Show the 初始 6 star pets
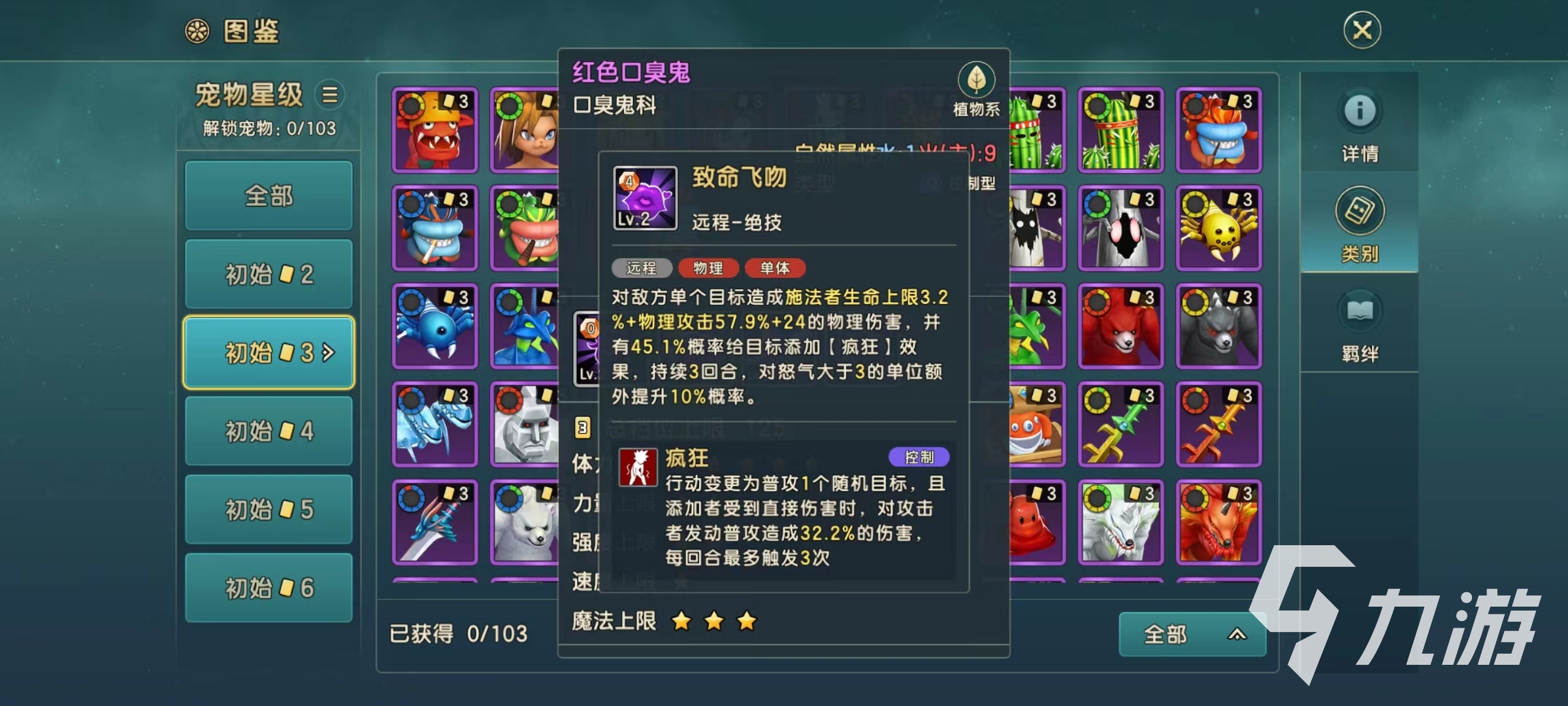Viewport: 1568px width, 706px height. (269, 588)
